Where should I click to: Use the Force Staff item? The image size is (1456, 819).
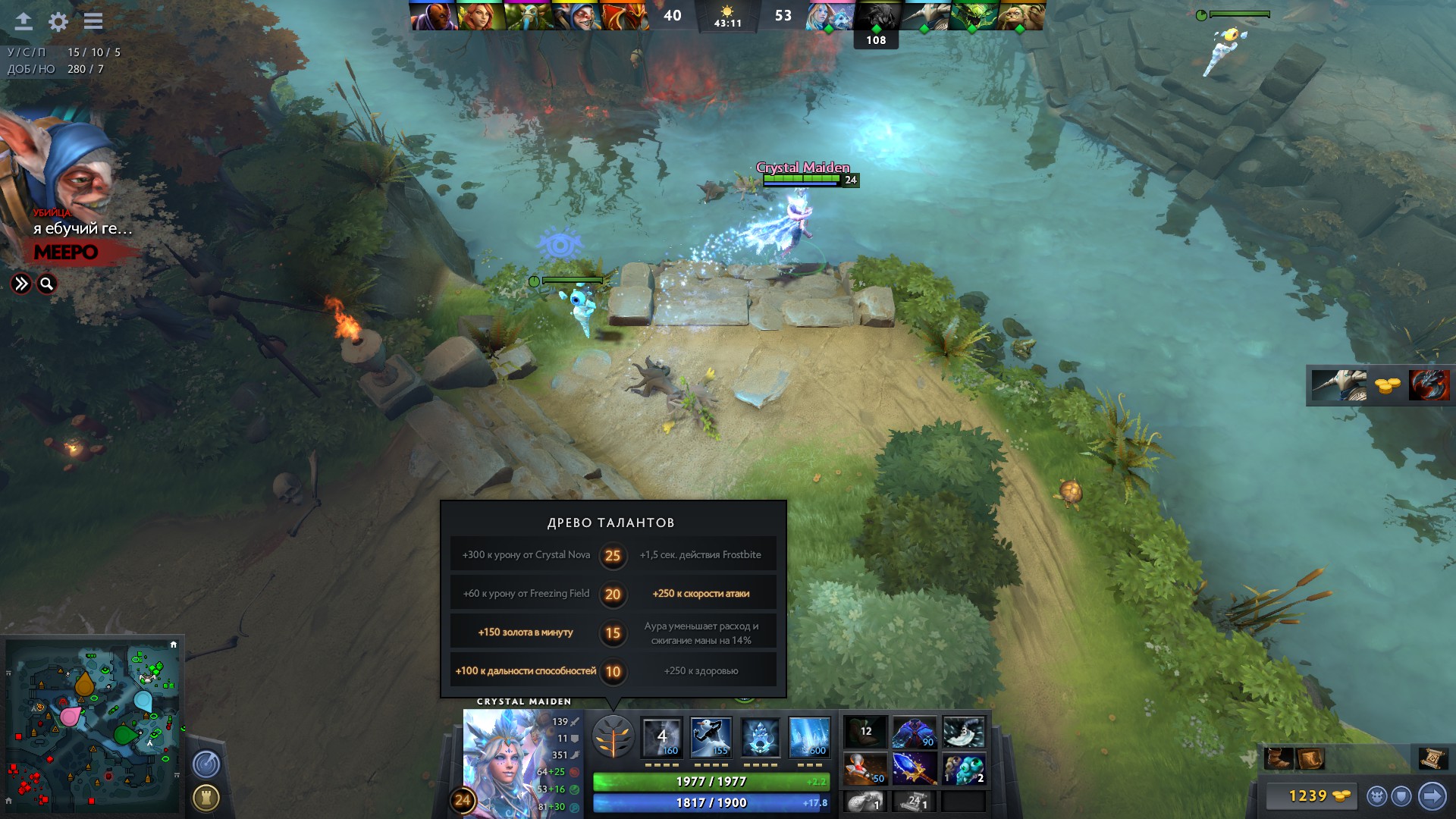pos(865,767)
